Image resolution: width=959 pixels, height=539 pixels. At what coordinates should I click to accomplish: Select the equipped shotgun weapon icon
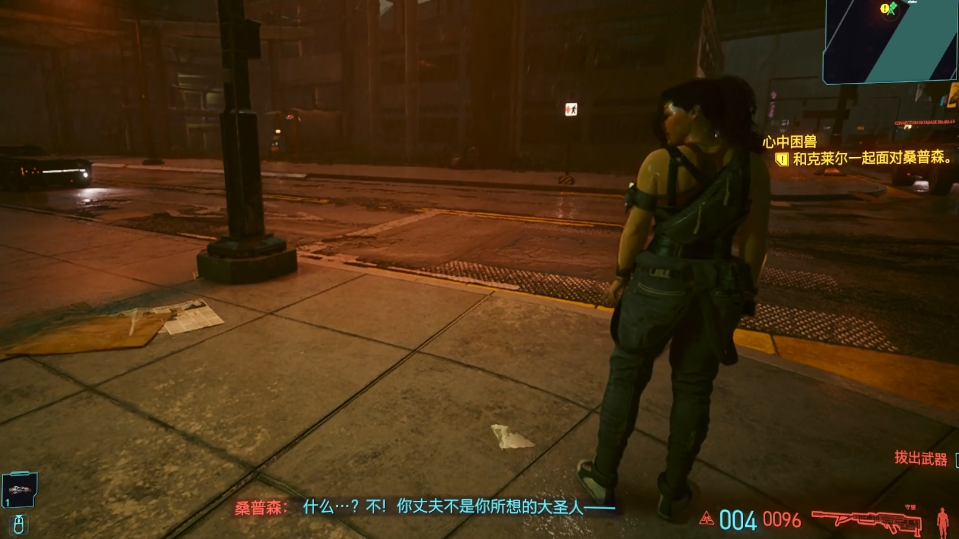click(866, 520)
